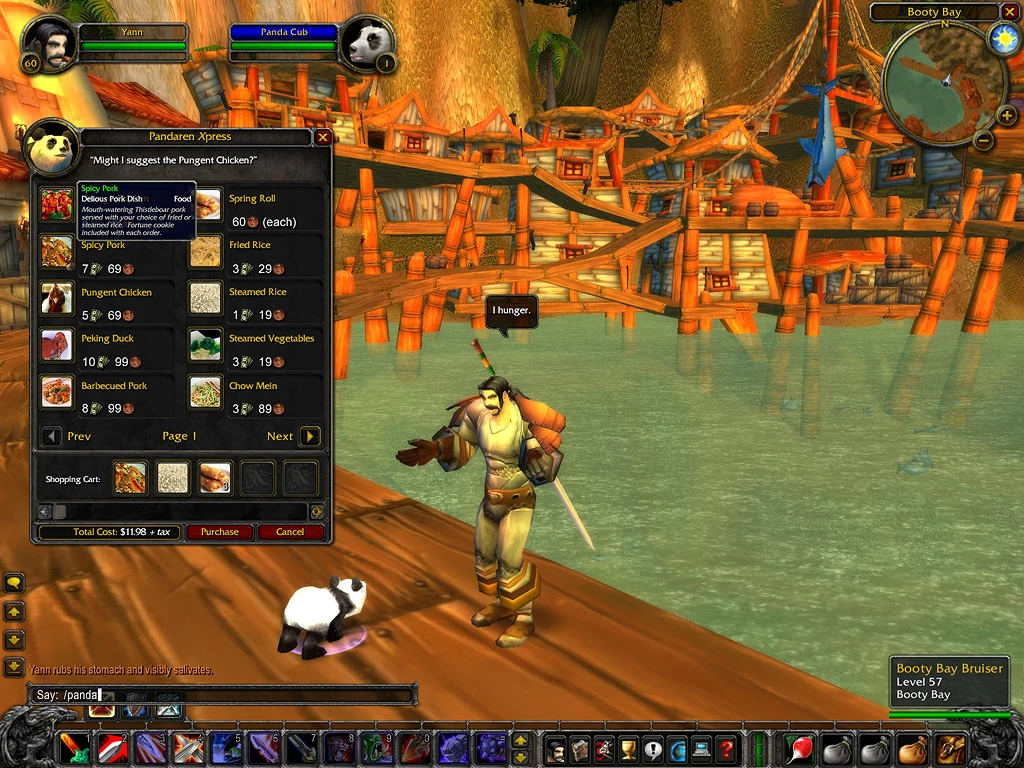
Task: Add Barbecued Pork to the order
Action: coord(57,392)
